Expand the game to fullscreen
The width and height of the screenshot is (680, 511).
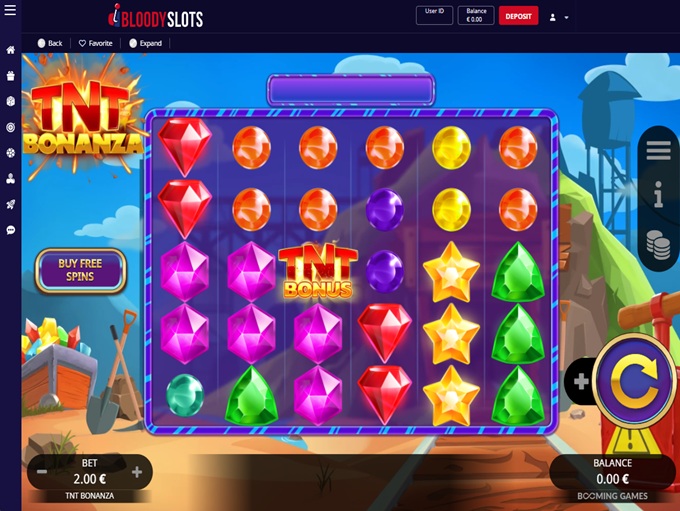(146, 43)
